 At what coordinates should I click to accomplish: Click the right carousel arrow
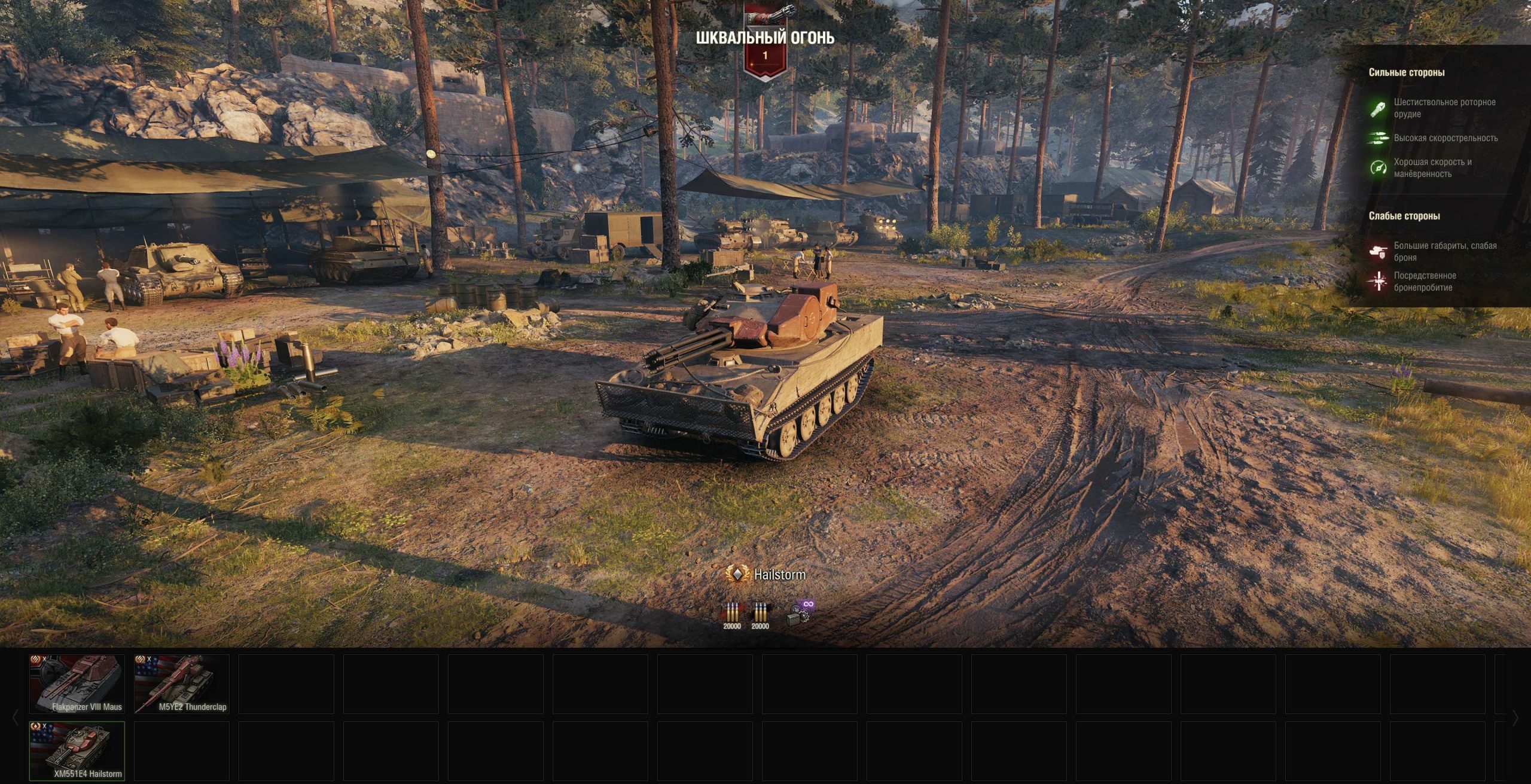[1515, 717]
